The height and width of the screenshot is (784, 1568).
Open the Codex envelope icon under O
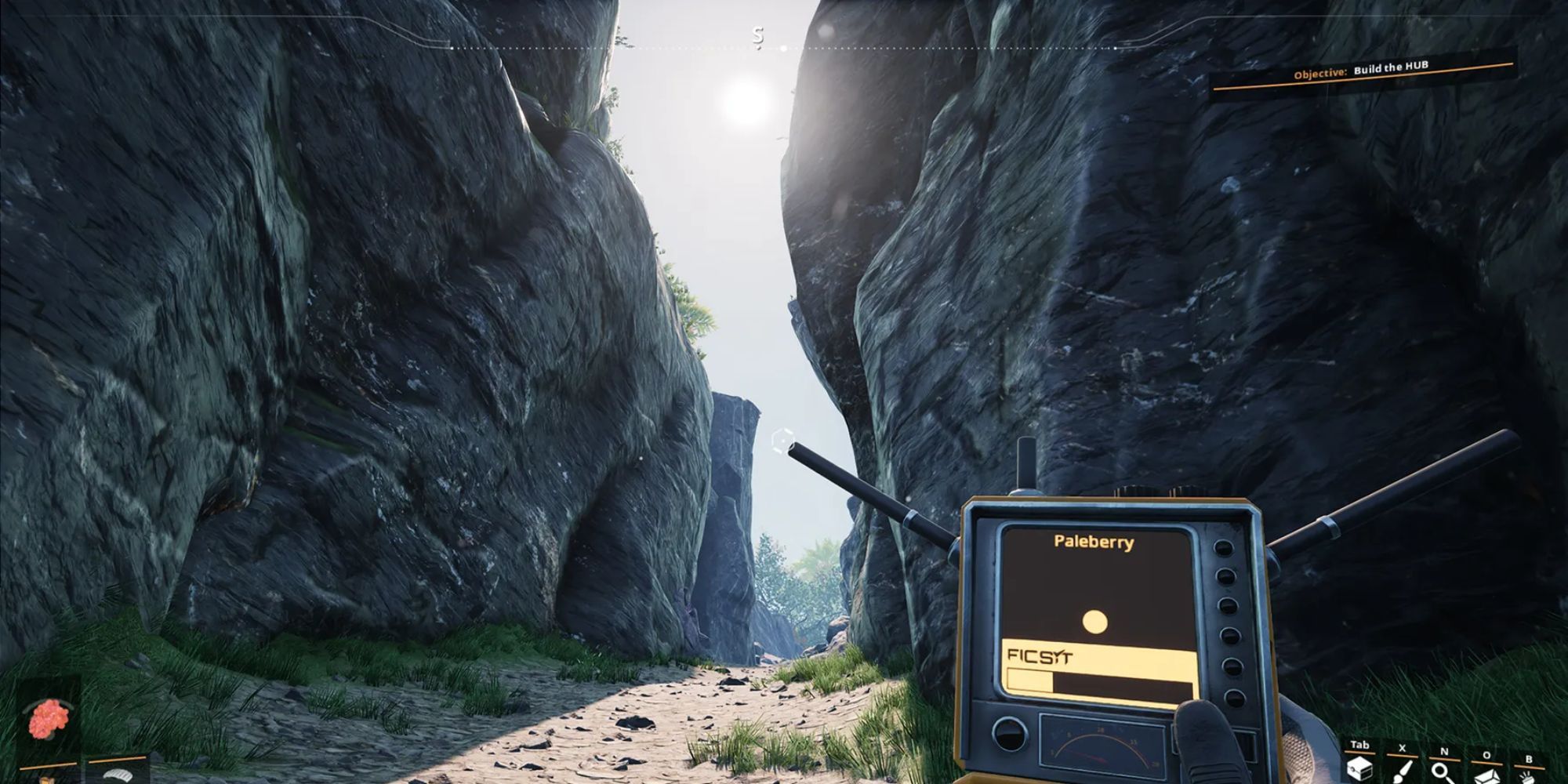(x=1487, y=775)
